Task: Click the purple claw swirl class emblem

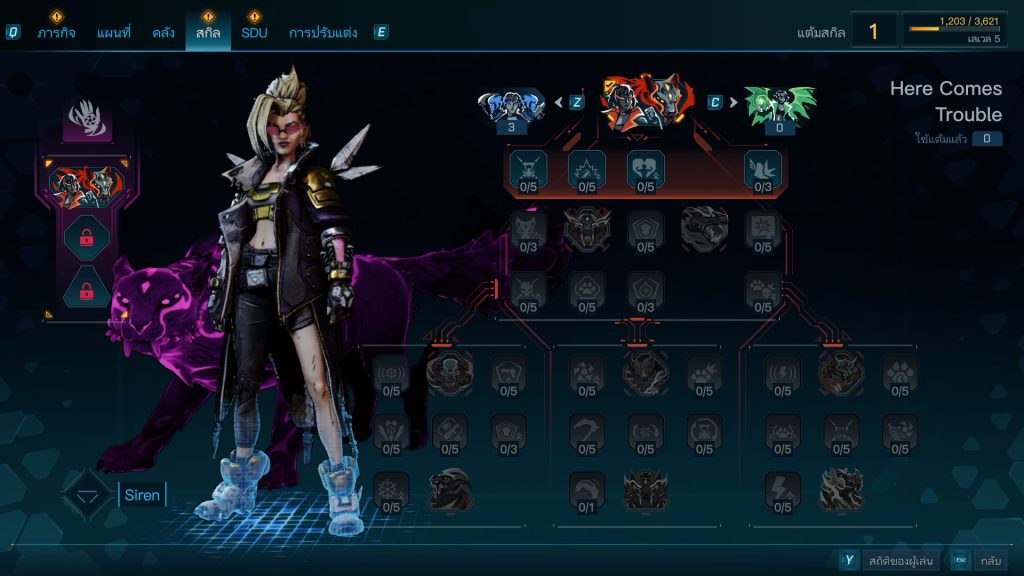Action: 87,121
